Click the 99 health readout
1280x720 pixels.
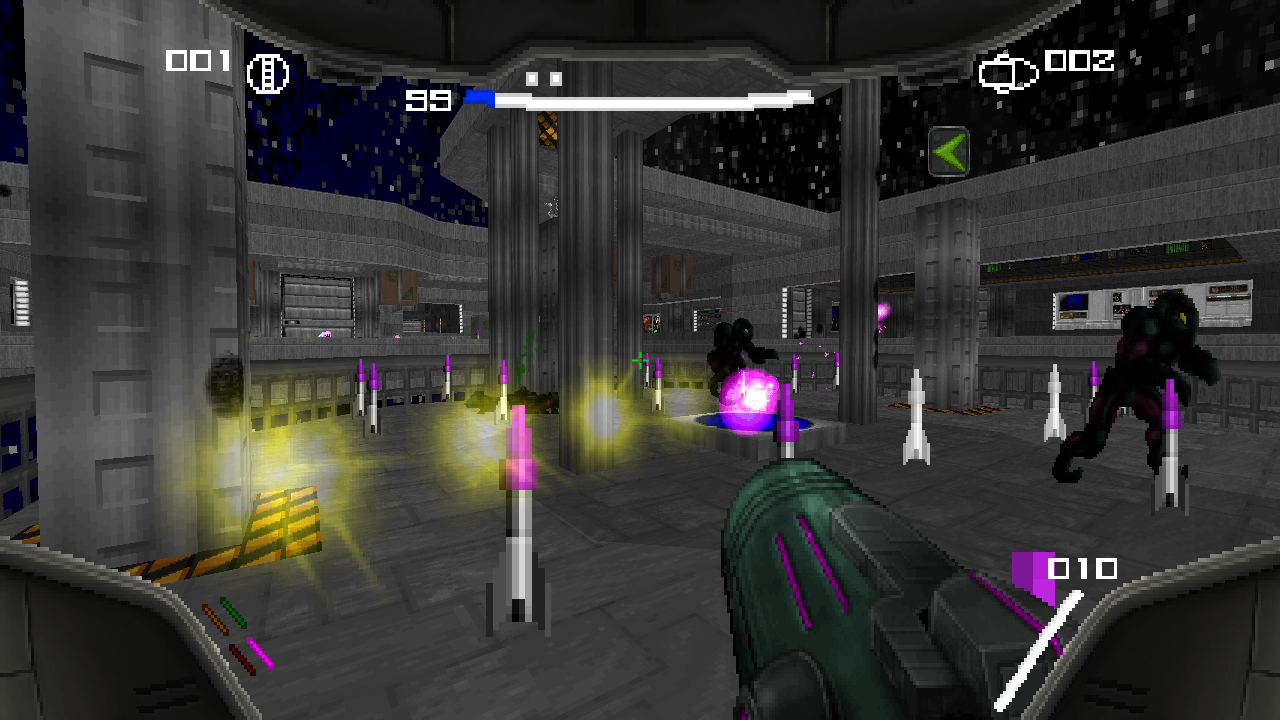coord(425,98)
